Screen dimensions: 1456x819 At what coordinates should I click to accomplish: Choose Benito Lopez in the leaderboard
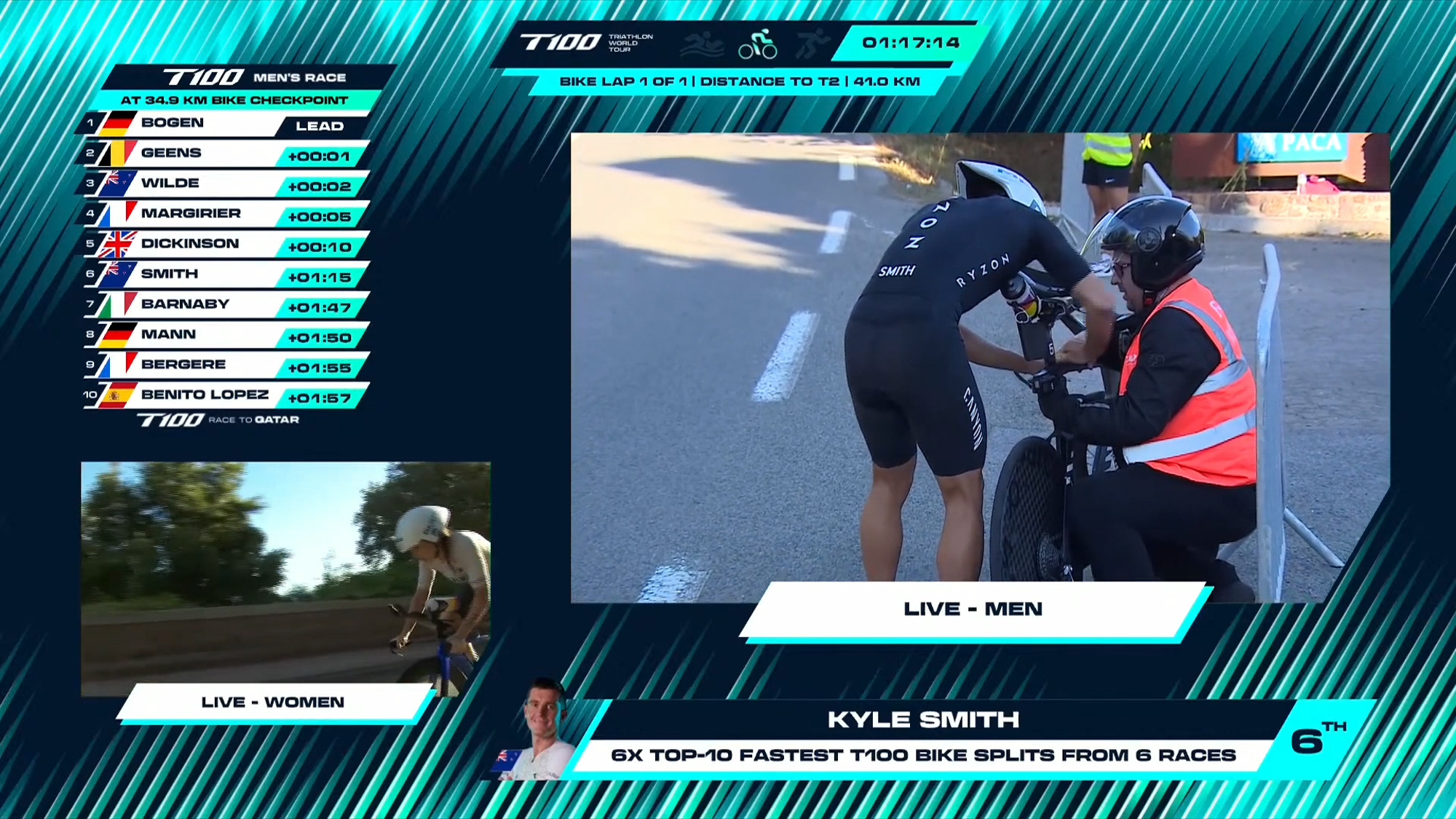pos(226,395)
